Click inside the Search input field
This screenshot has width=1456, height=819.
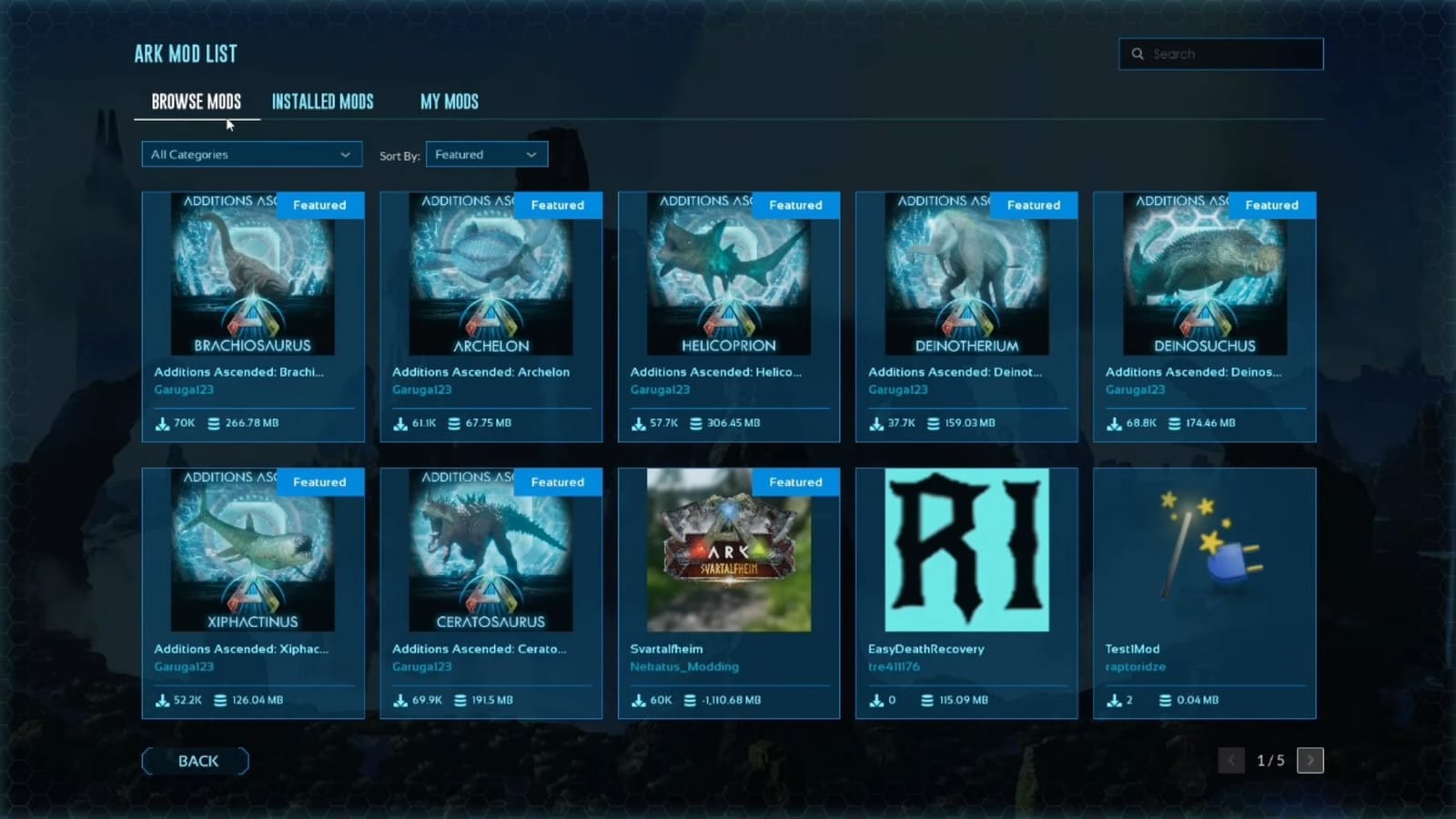pos(1224,54)
